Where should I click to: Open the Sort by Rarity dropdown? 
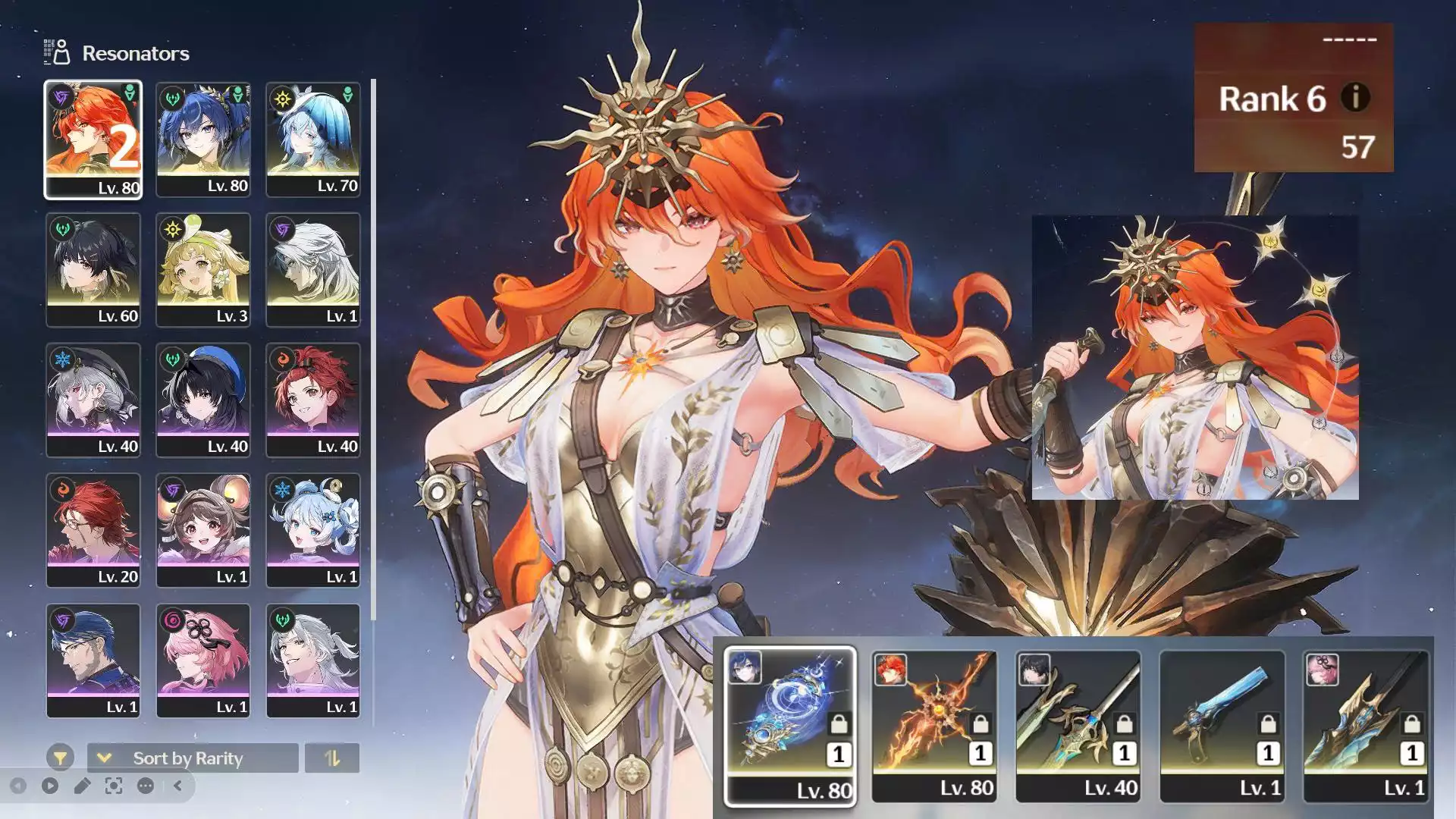click(193, 758)
